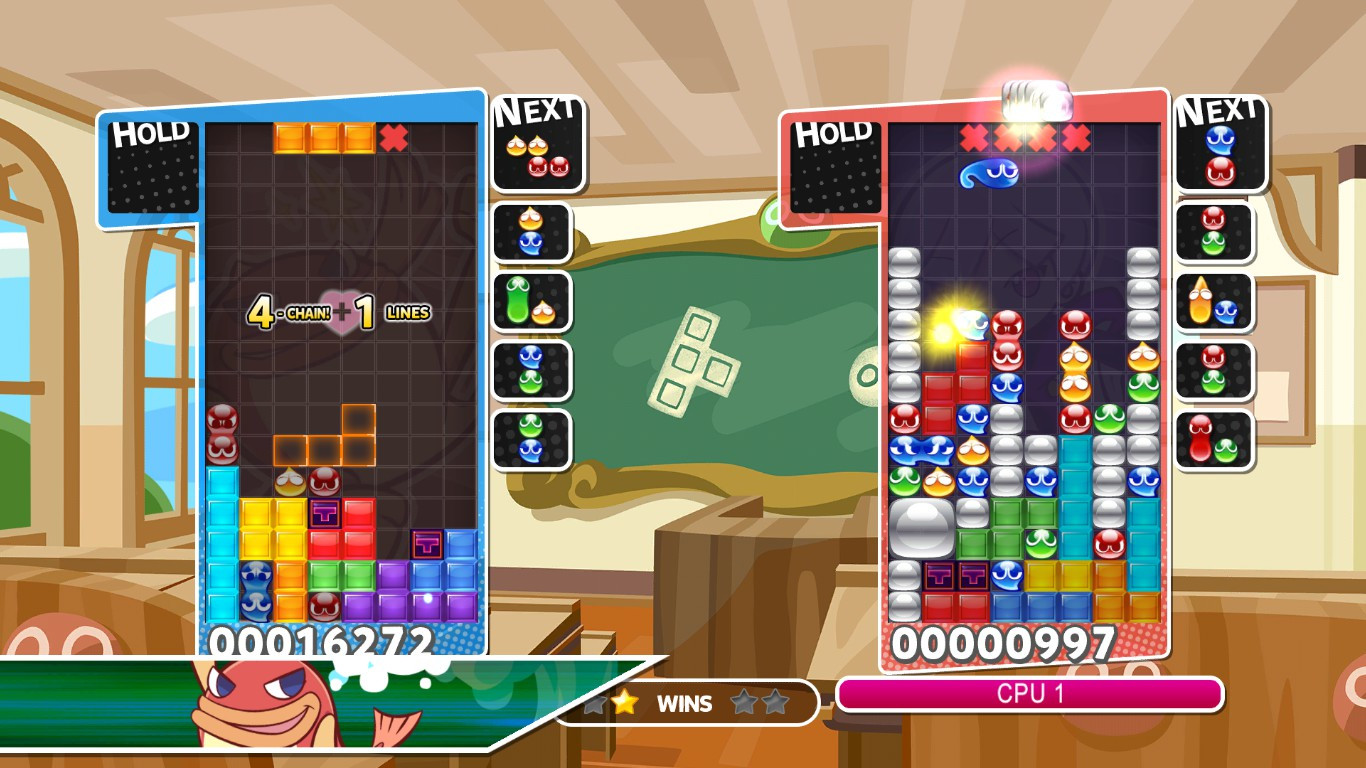The width and height of the screenshot is (1366, 768).
Task: Click the WINS label banner
Action: [685, 703]
